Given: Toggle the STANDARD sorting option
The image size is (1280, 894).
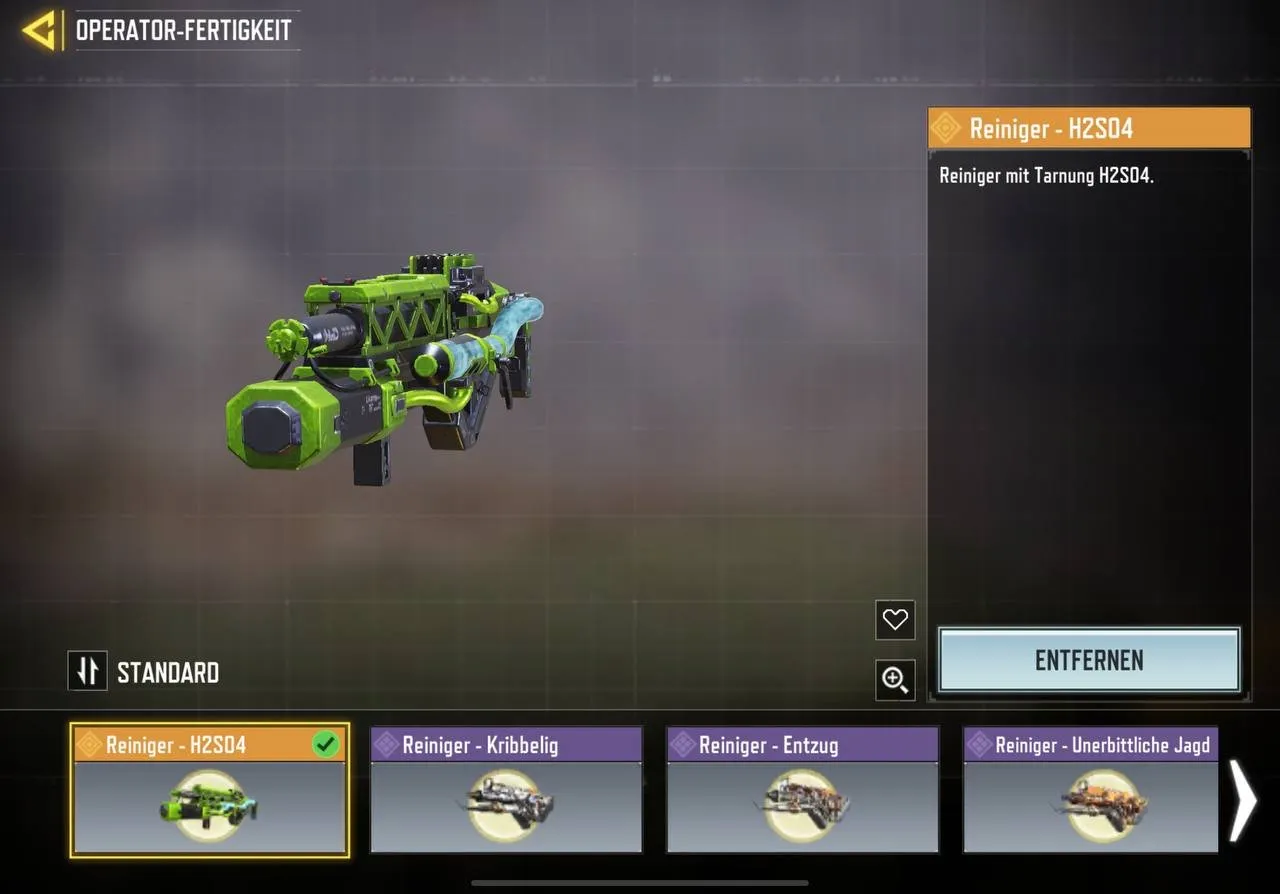Looking at the screenshot, I should click(x=143, y=671).
